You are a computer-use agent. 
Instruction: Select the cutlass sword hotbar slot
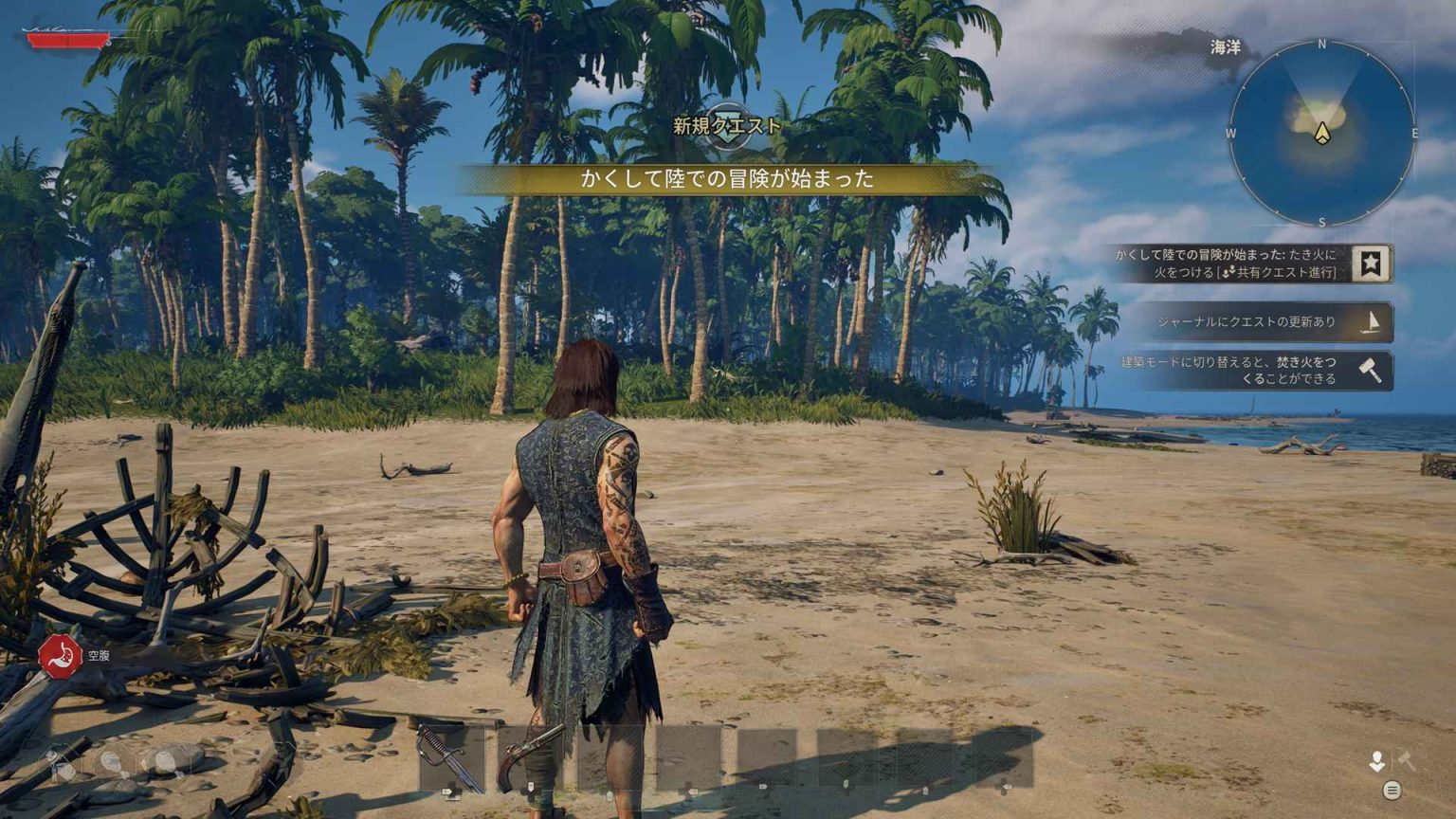coord(451,757)
